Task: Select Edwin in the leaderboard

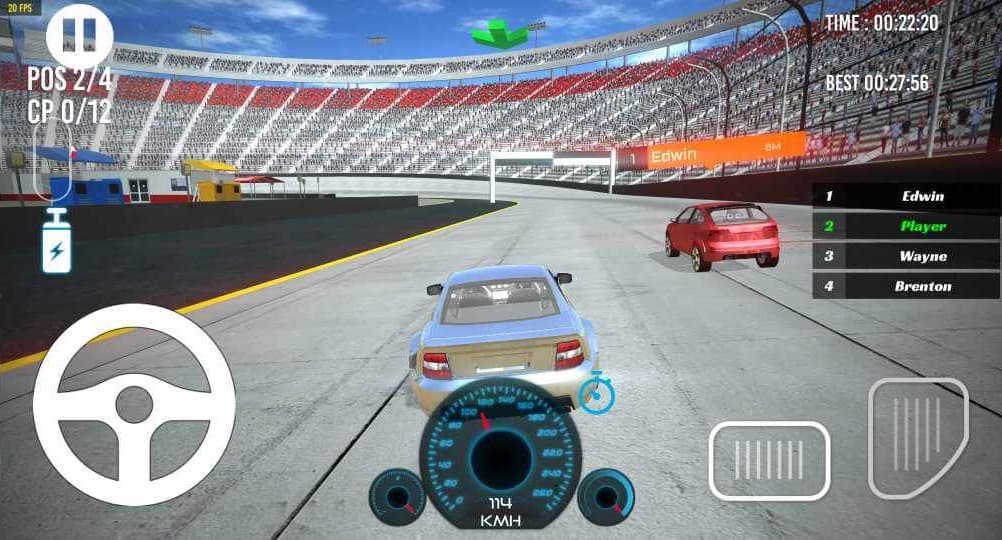Action: coord(906,196)
